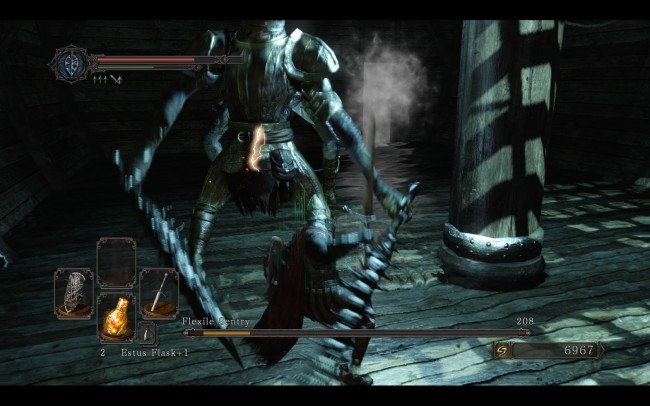Viewport: 650px width, 406px height.
Task: Click the souls counter emblem icon
Action: [x=502, y=351]
